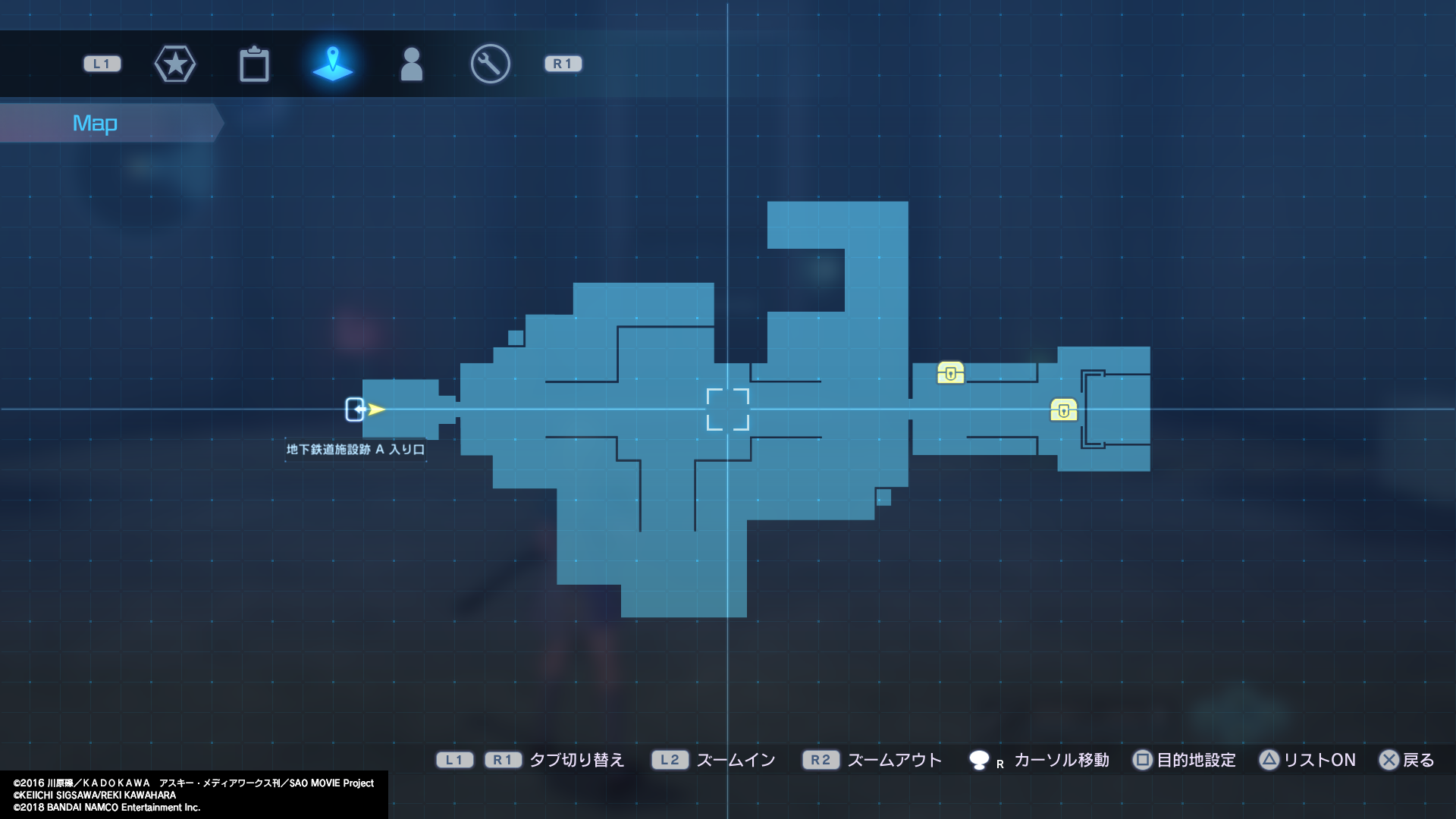Click the R1 tab-switch indicator
The width and height of the screenshot is (1456, 819).
[563, 64]
